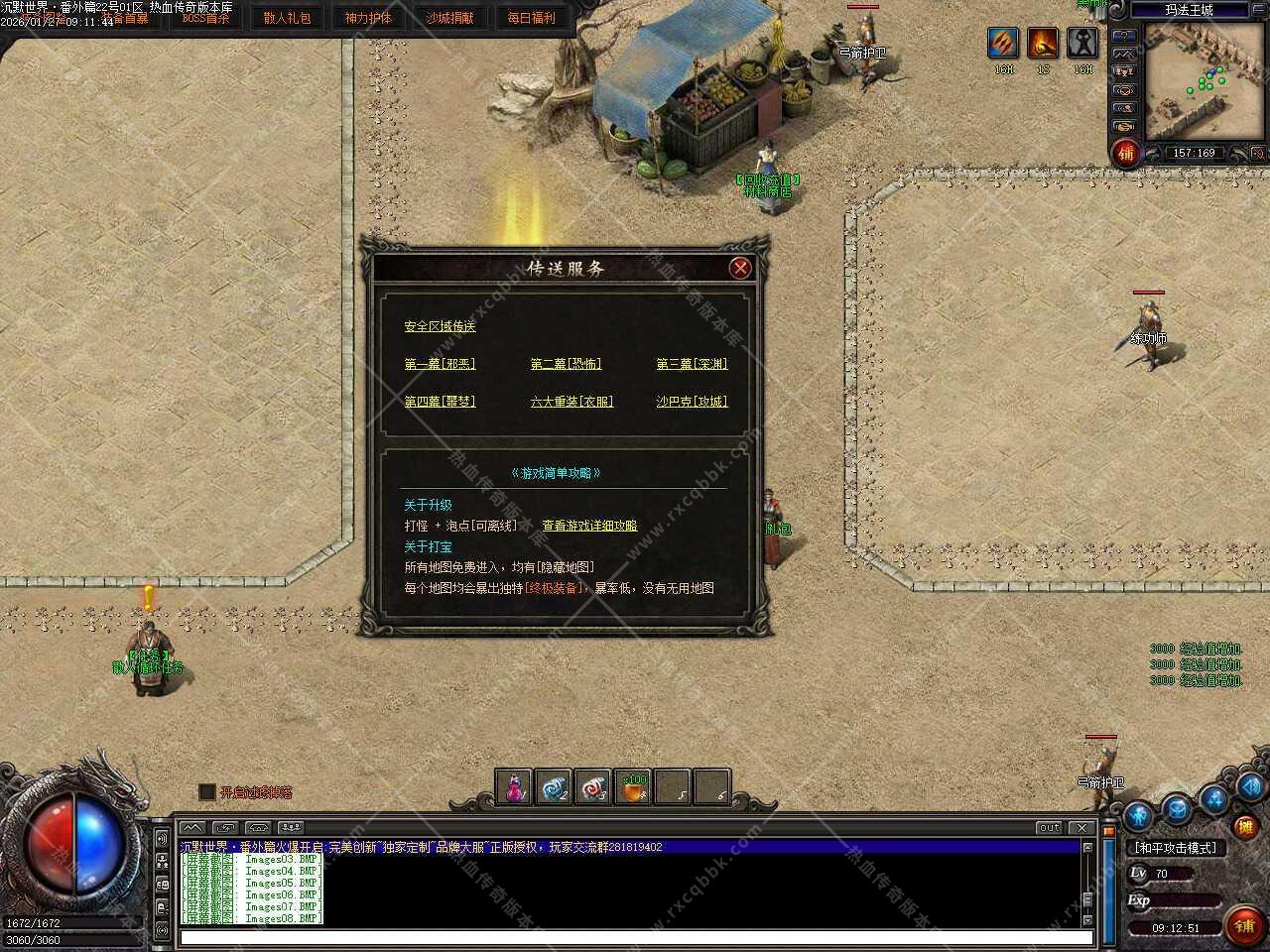Click the flame buff icon
The image size is (1270, 952).
(x=1043, y=43)
